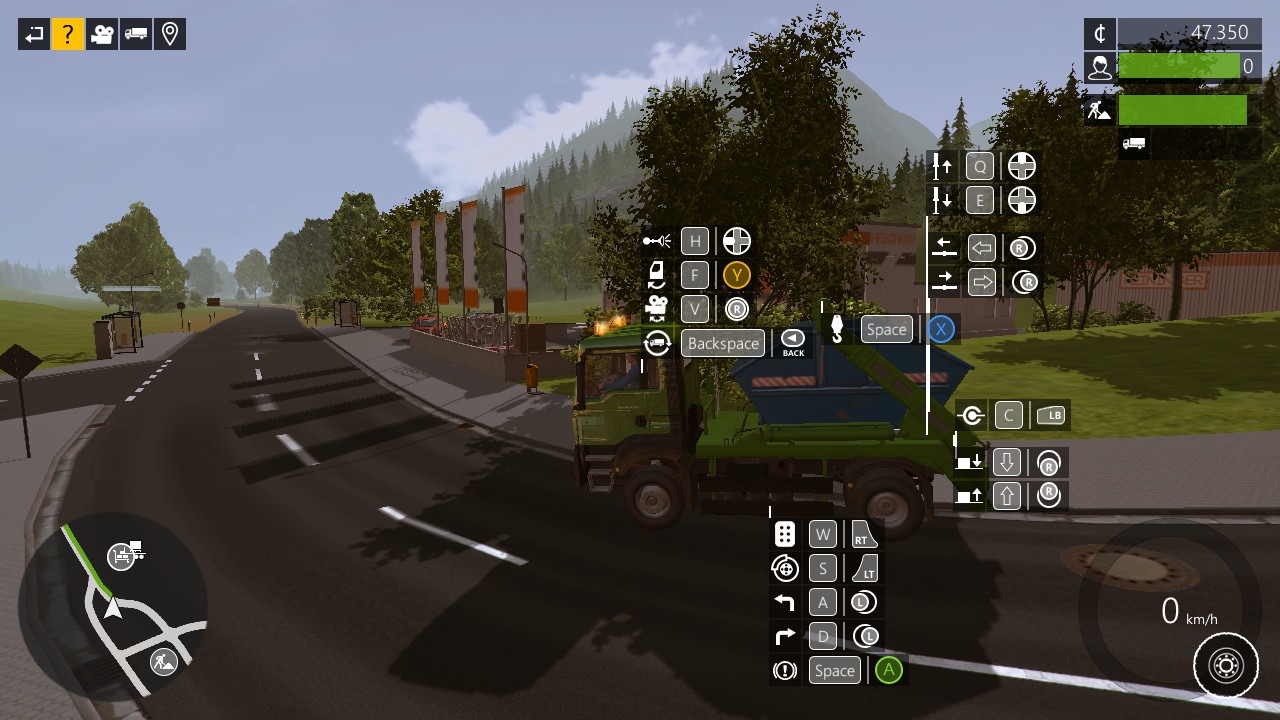The height and width of the screenshot is (720, 1280).
Task: Select the truck icon in the top toolbar
Action: [136, 35]
